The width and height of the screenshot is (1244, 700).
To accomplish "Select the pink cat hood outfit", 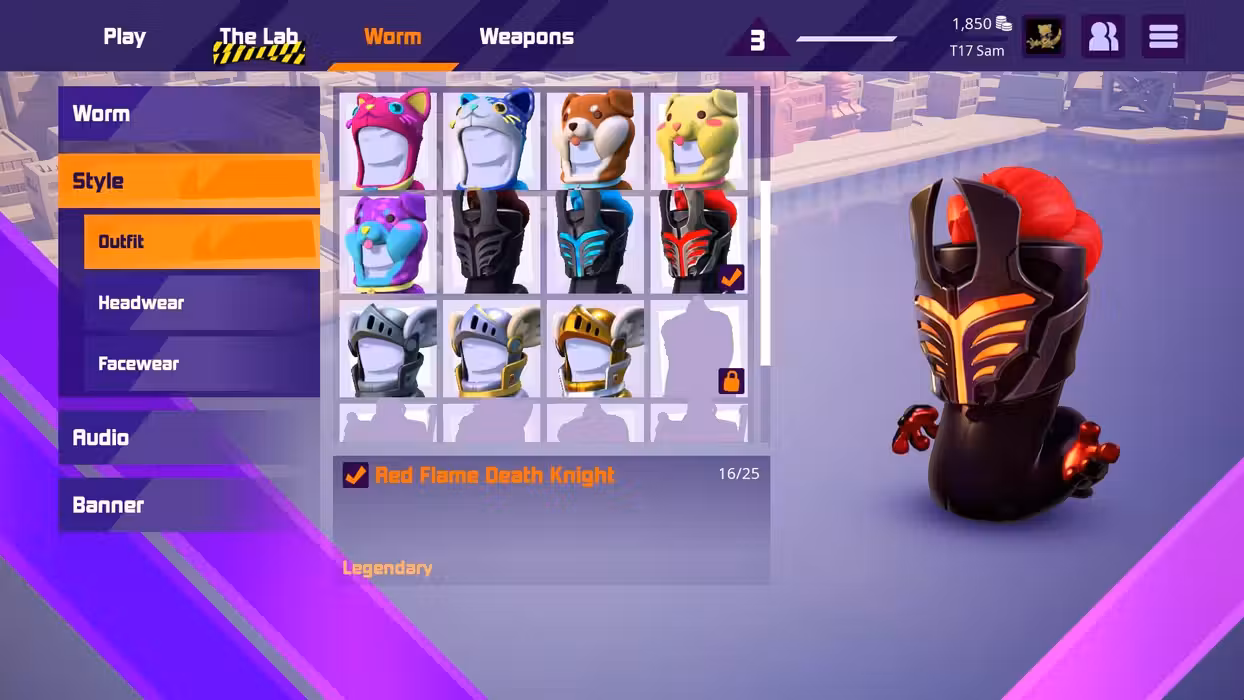I will point(388,139).
